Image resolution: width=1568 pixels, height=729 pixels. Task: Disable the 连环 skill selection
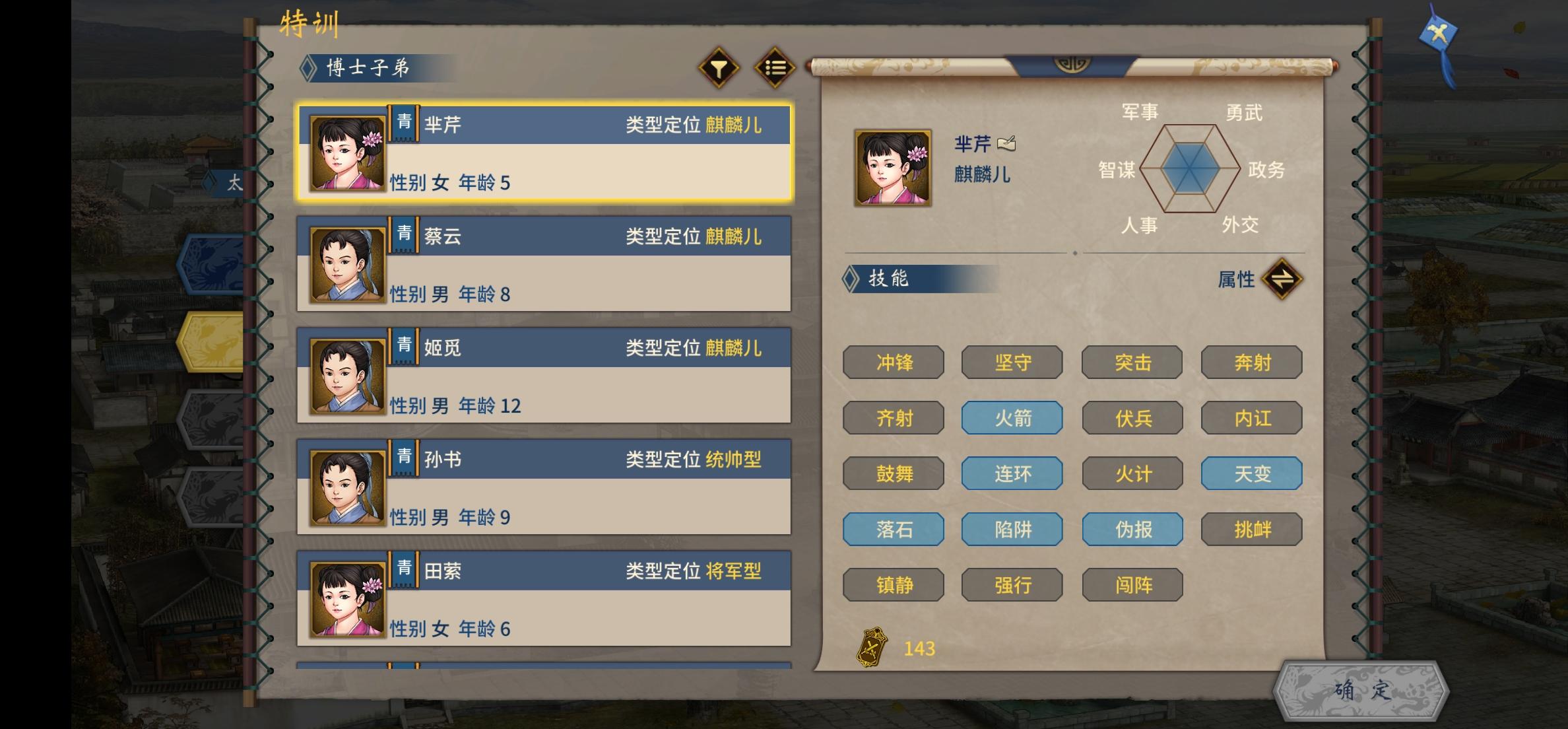(x=1012, y=473)
